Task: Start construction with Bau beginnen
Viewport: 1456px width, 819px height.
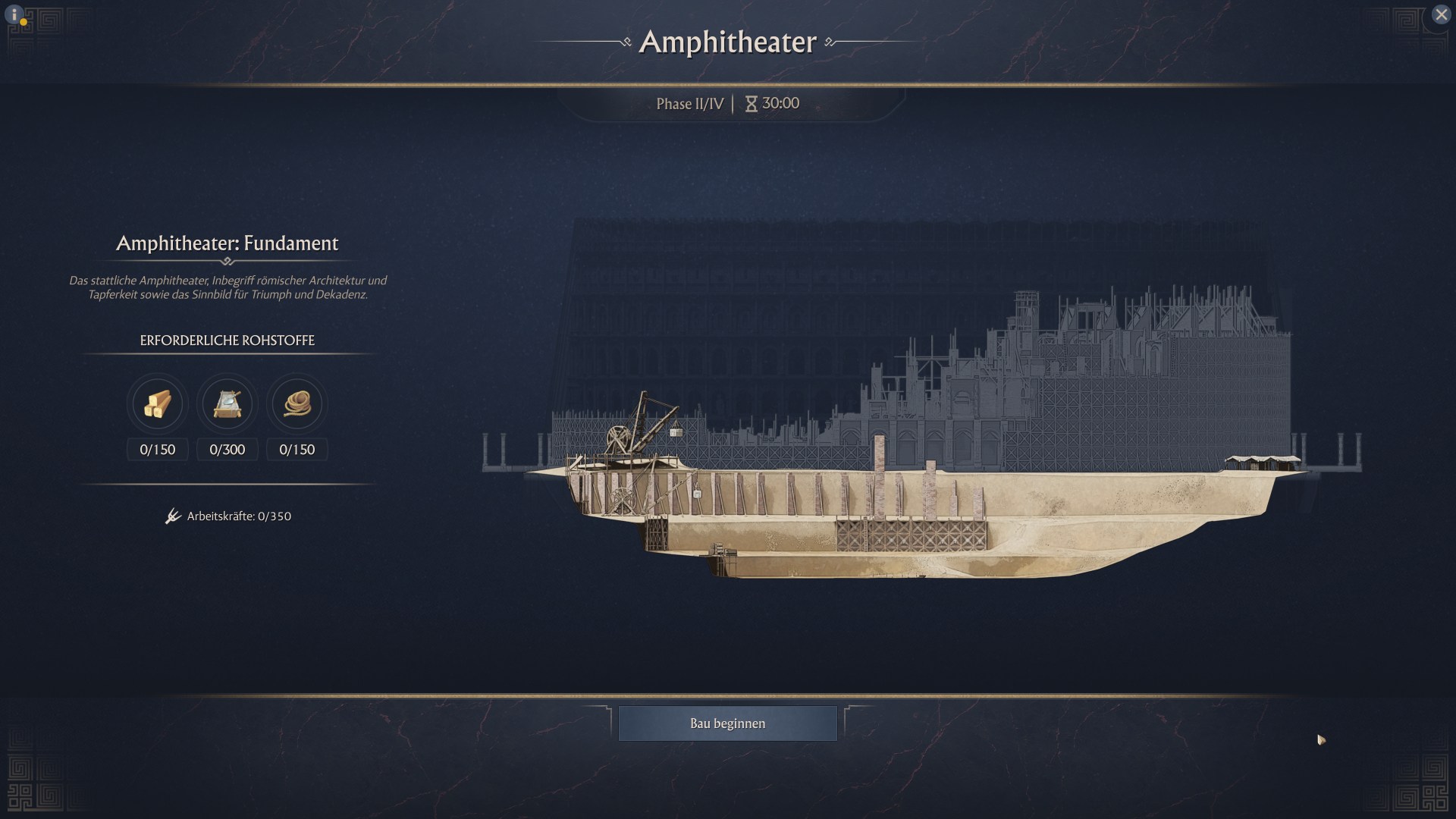Action: (x=727, y=723)
